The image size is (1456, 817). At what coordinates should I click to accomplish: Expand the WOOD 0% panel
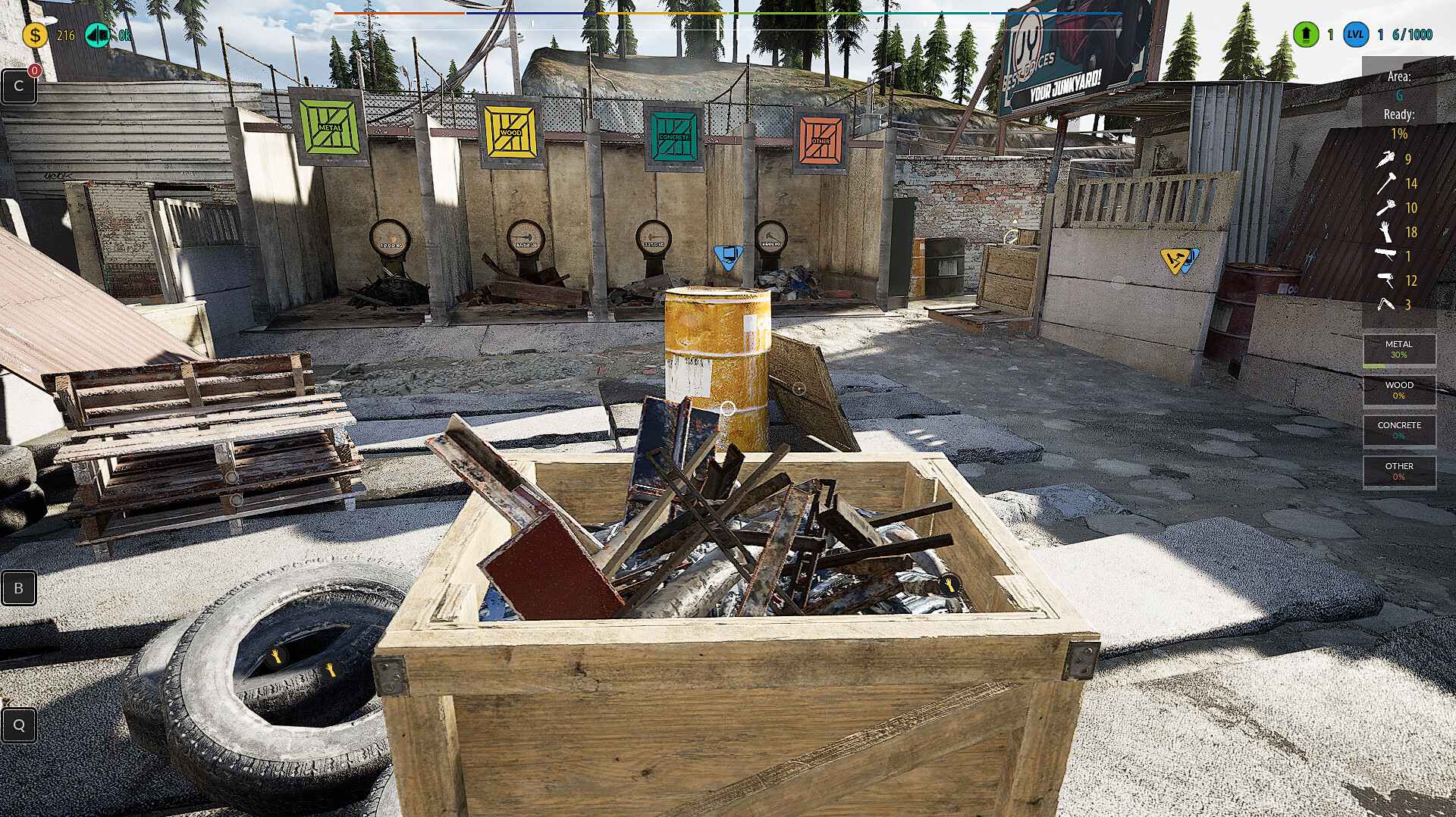1399,391
